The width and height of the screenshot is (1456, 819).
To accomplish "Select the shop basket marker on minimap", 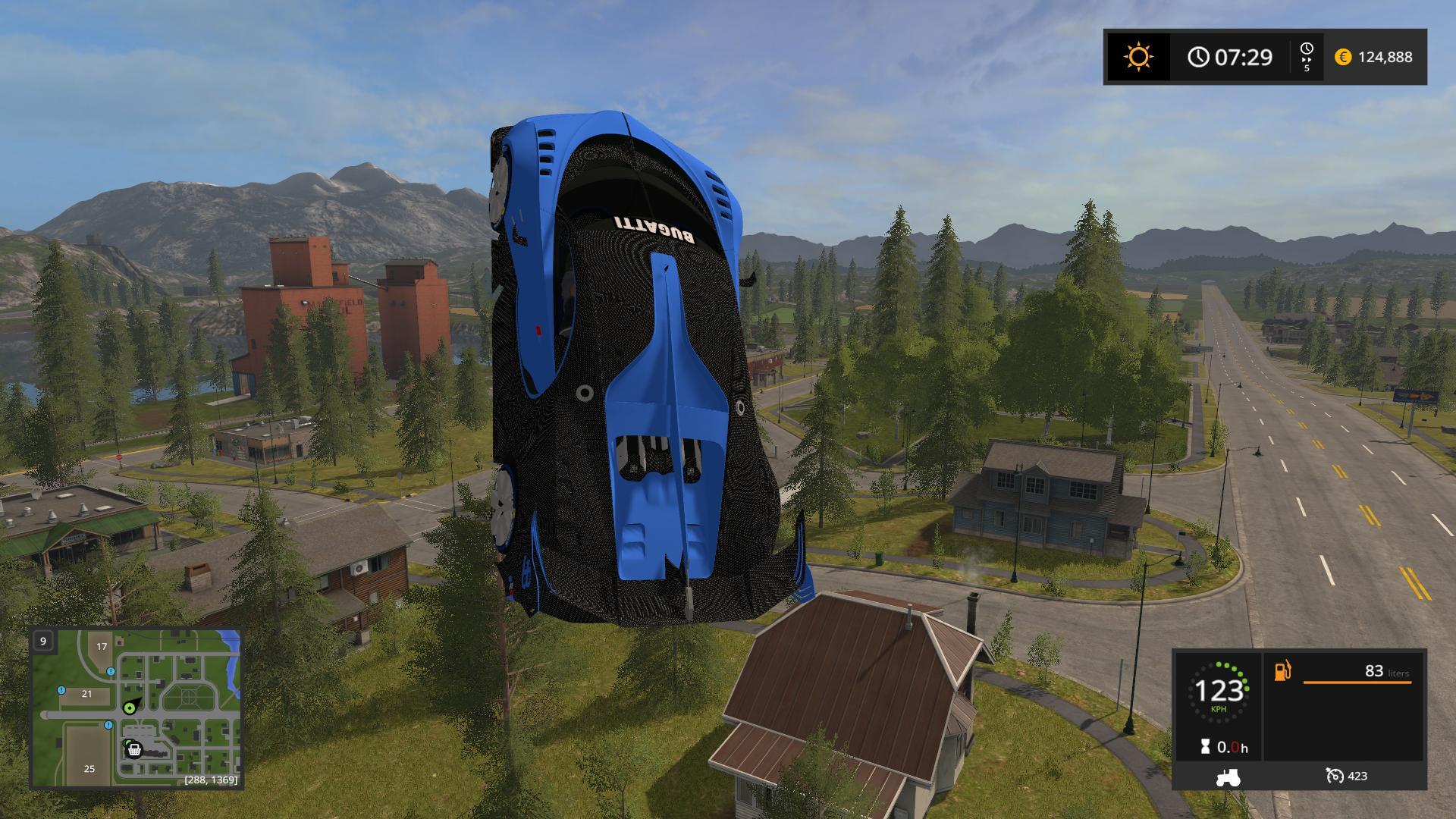I will tap(134, 750).
